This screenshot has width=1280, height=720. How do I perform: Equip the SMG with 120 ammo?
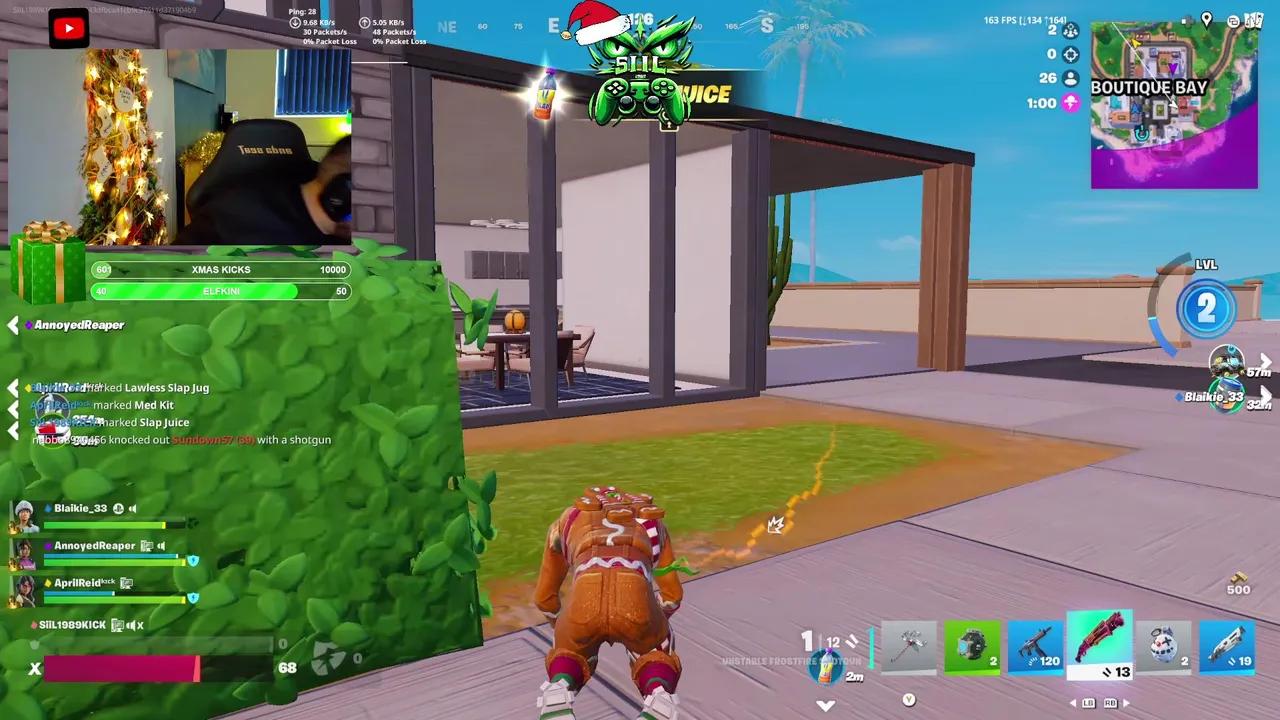point(1036,648)
